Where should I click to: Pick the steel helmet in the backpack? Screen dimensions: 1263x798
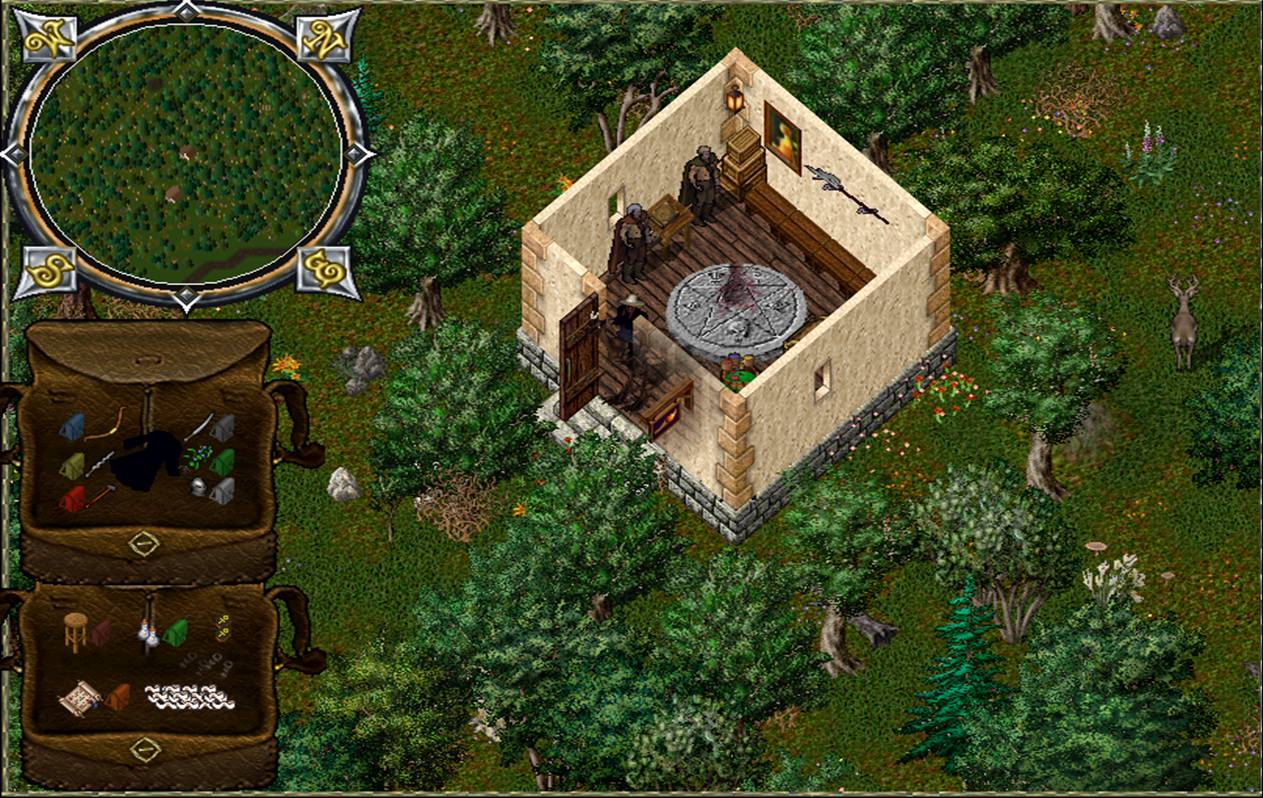pyautogui.click(x=200, y=487)
